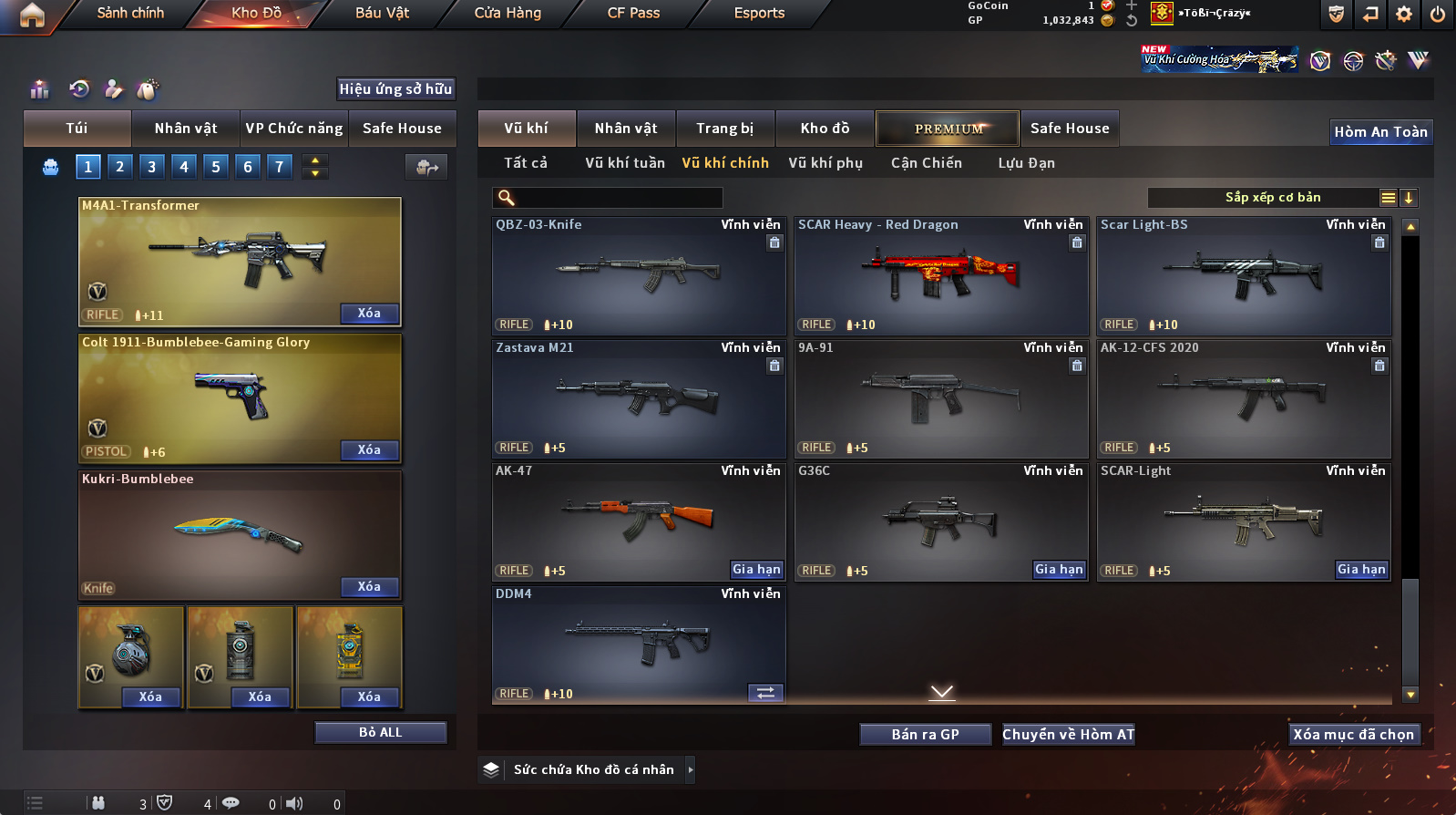Image resolution: width=1456 pixels, height=815 pixels.
Task: Sell selected item with Bán ra GP
Action: pyautogui.click(x=925, y=735)
